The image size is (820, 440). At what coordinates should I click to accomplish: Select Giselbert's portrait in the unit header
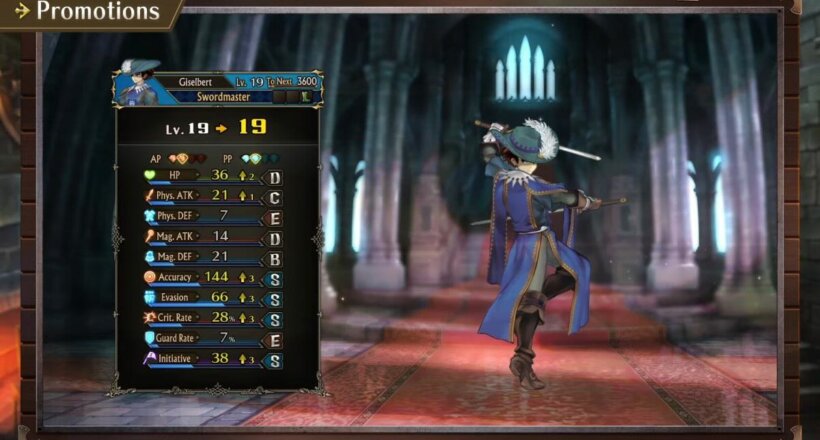click(x=139, y=84)
